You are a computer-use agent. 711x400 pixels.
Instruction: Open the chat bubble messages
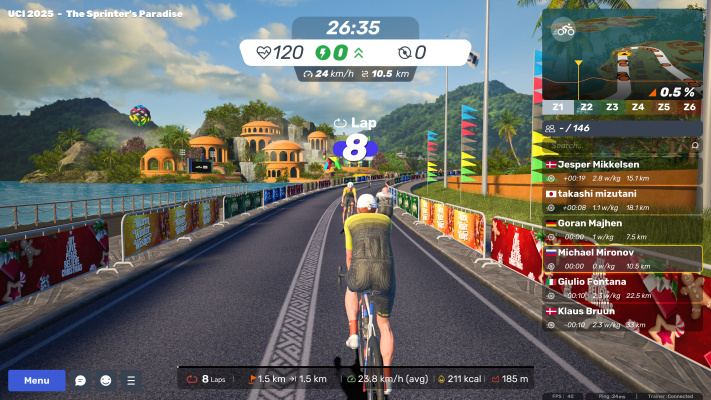coord(81,381)
